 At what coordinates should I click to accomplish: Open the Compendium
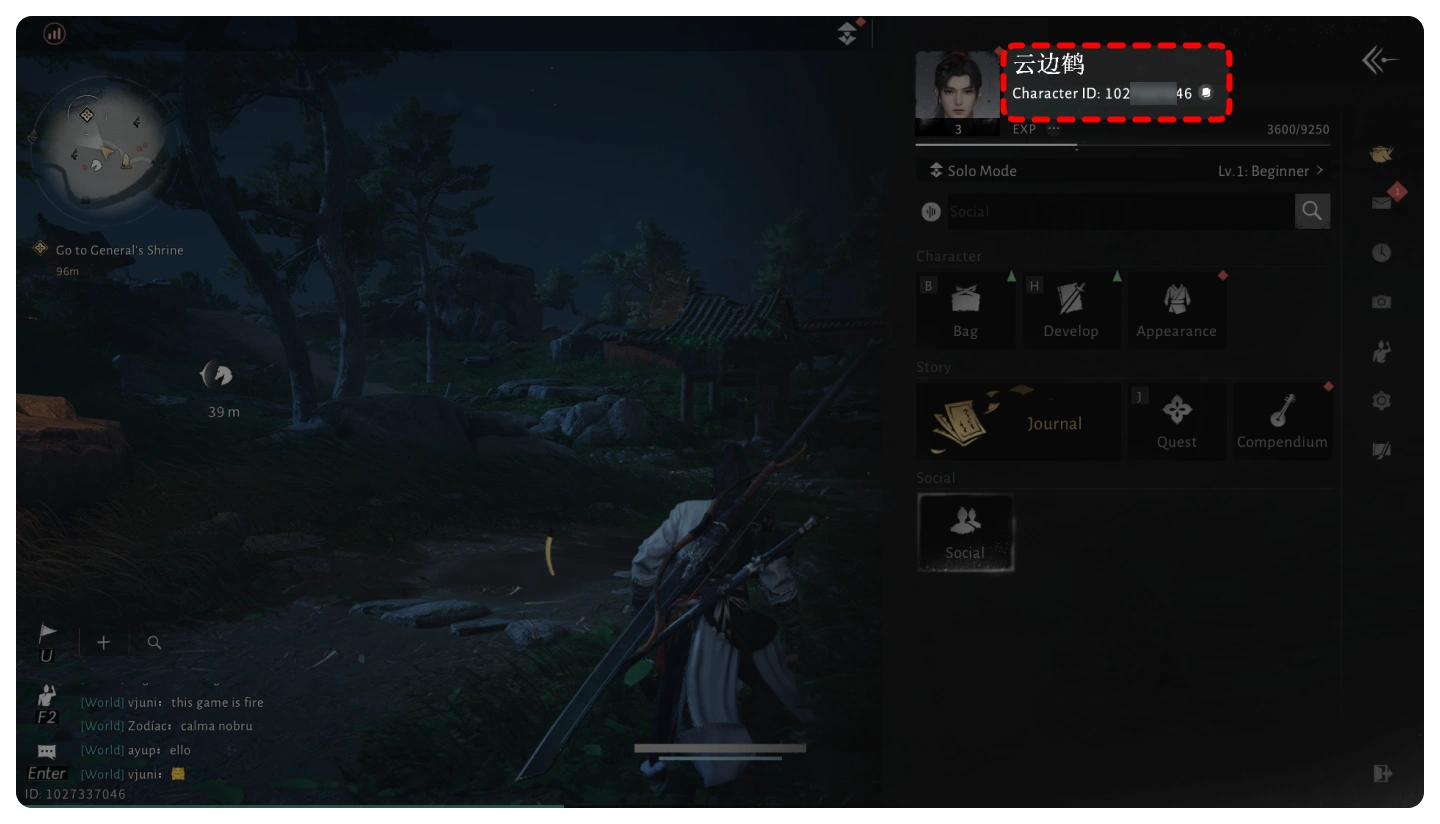point(1282,422)
